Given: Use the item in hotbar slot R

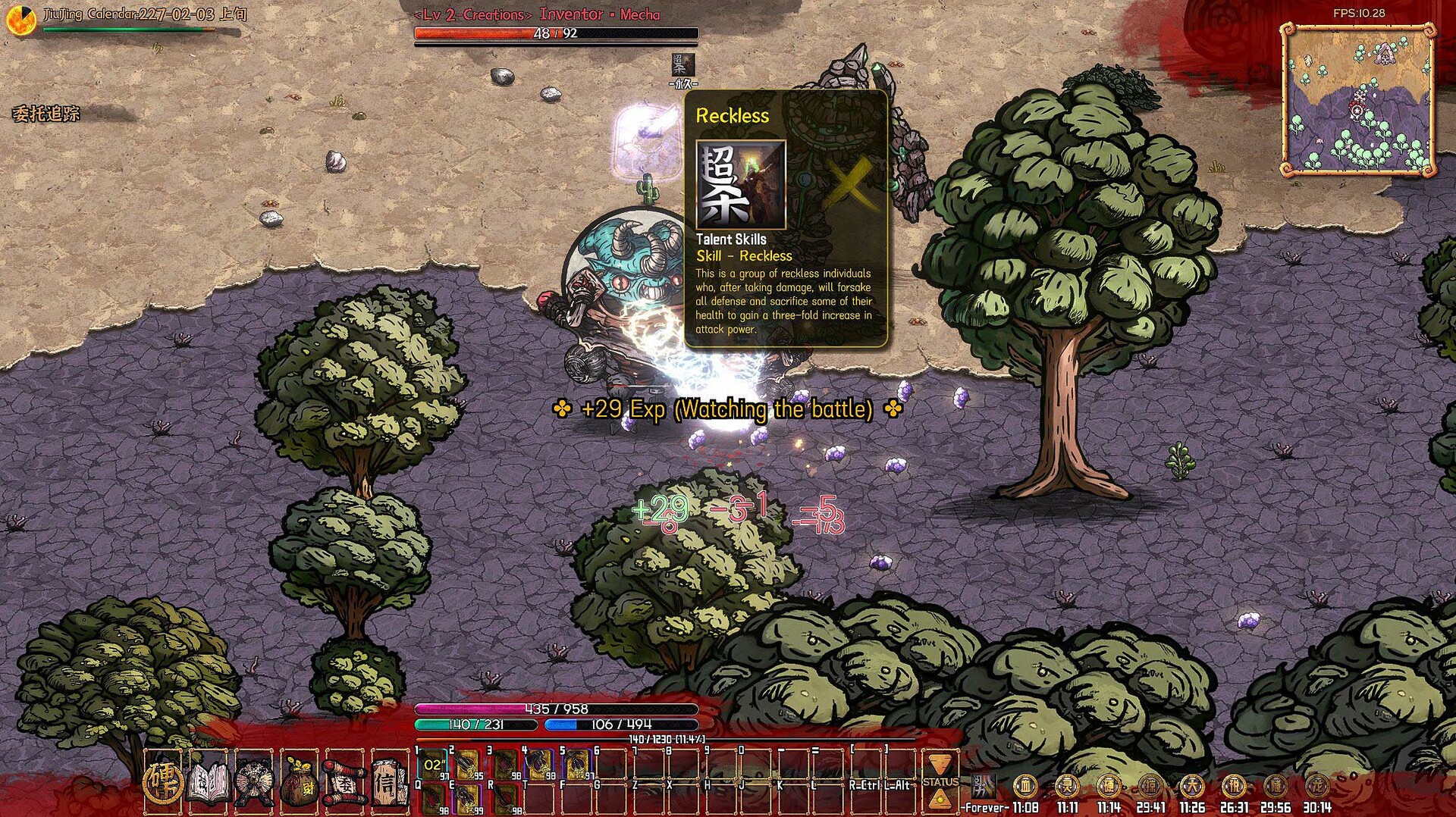Looking at the screenshot, I should pos(506,799).
